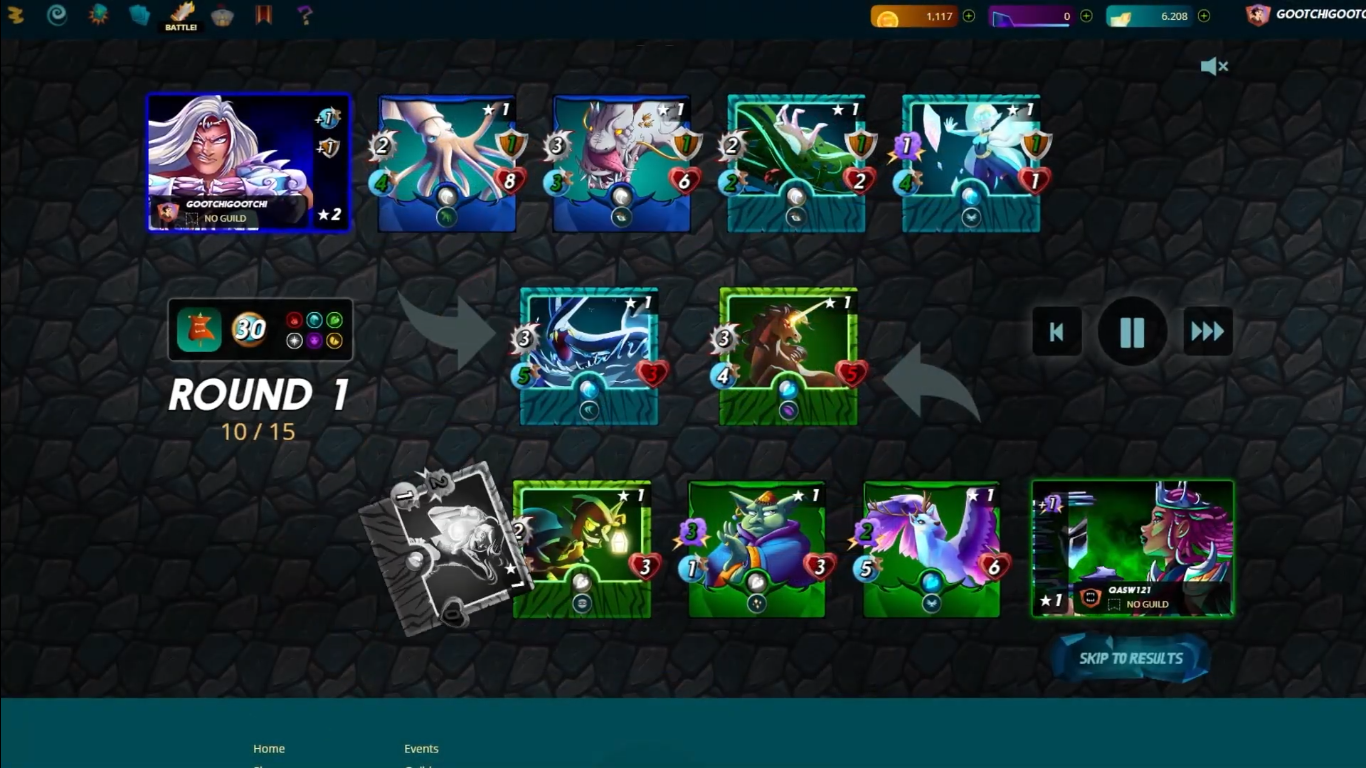Pause the battle replay
Screen dimensions: 1366x768
pos(1132,332)
